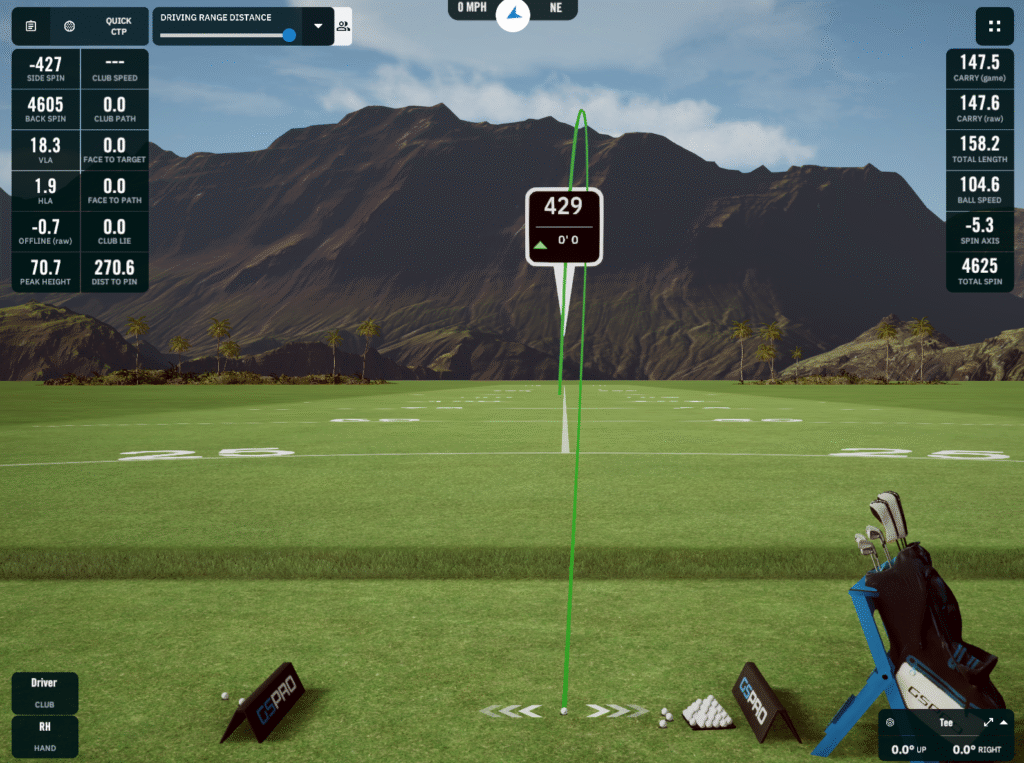
Task: Open the players icon beside the distance panel
Action: tap(343, 26)
